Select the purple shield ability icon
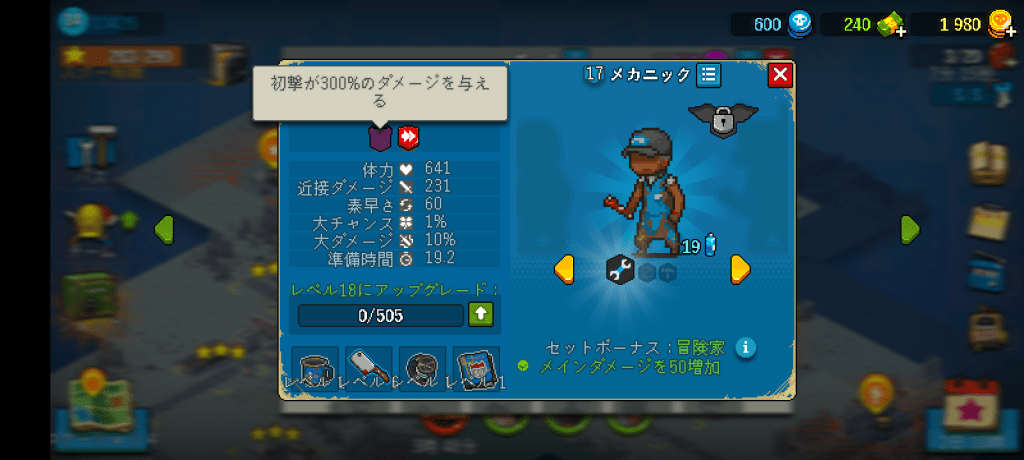The image size is (1024, 460). pos(379,137)
